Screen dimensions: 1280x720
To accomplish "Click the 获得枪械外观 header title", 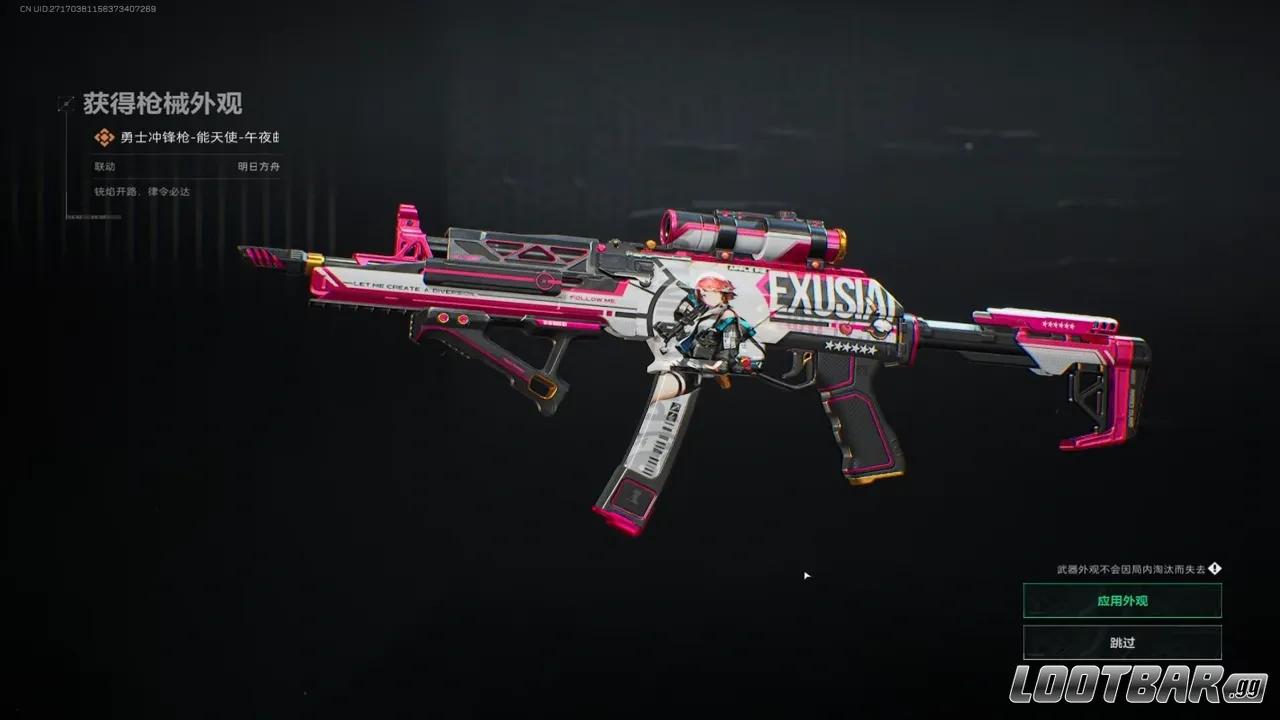I will 160,104.
